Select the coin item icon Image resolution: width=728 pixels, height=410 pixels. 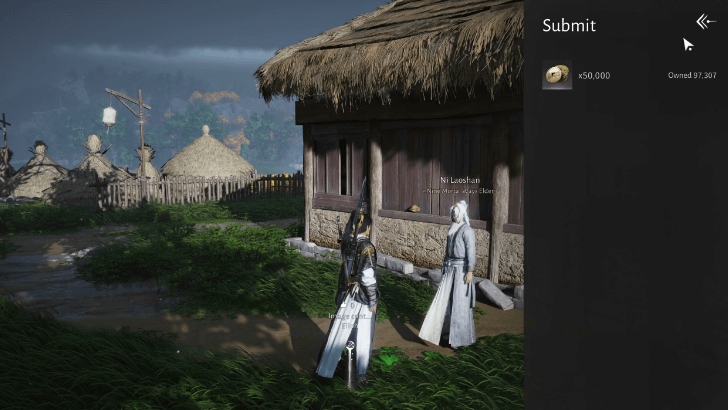(557, 75)
